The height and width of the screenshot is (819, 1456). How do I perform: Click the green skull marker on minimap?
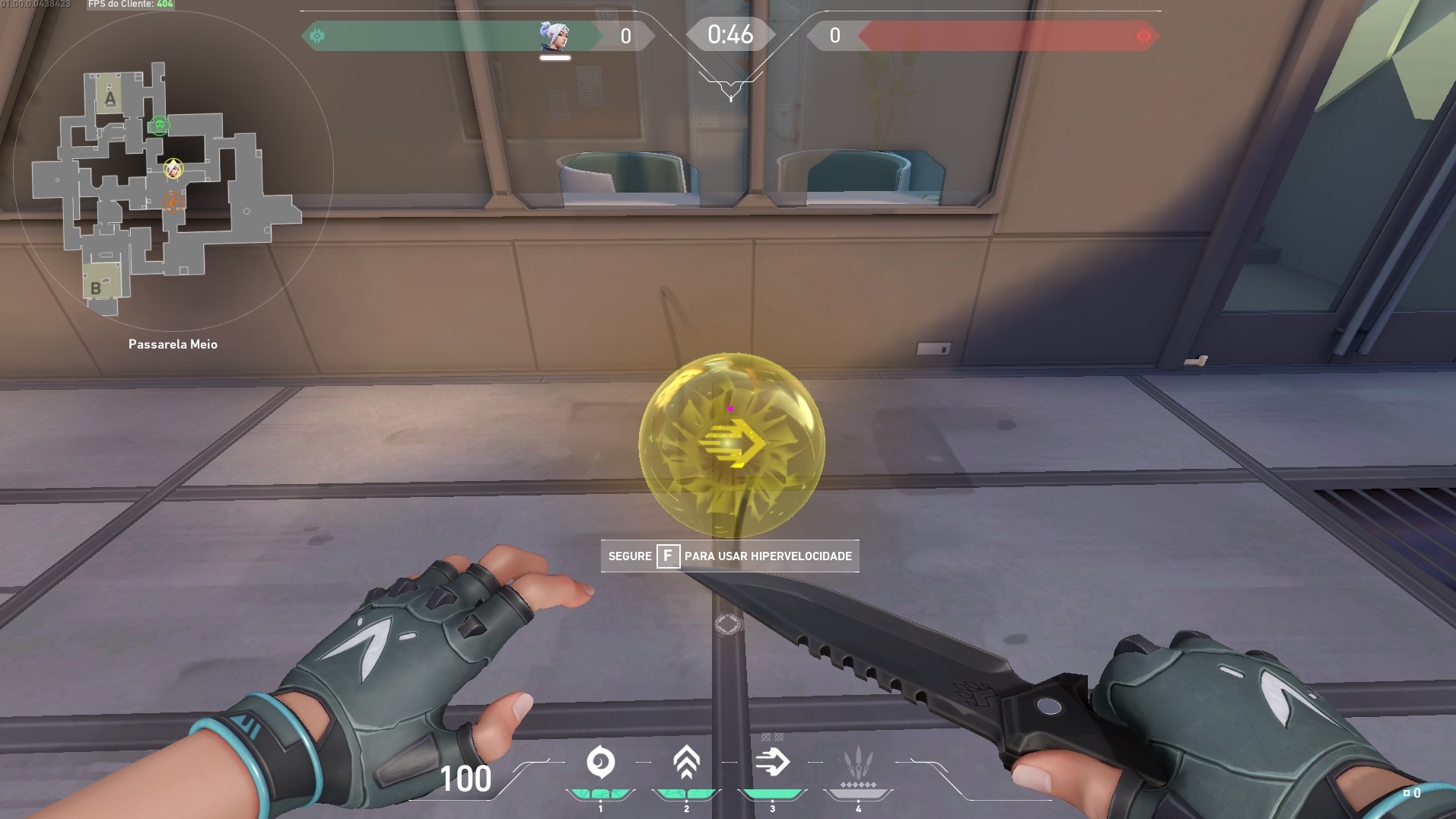[159, 125]
